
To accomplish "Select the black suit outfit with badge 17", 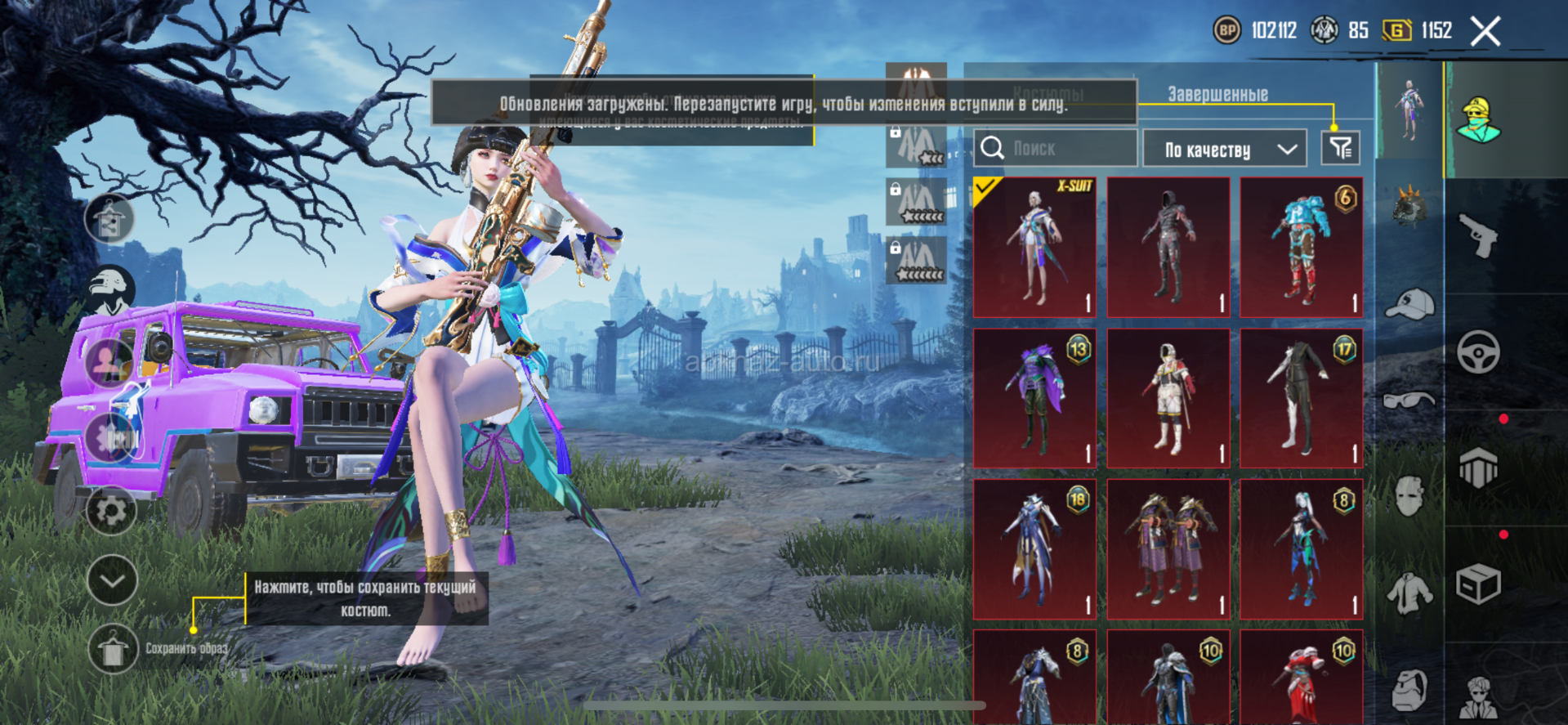I will click(x=1301, y=398).
